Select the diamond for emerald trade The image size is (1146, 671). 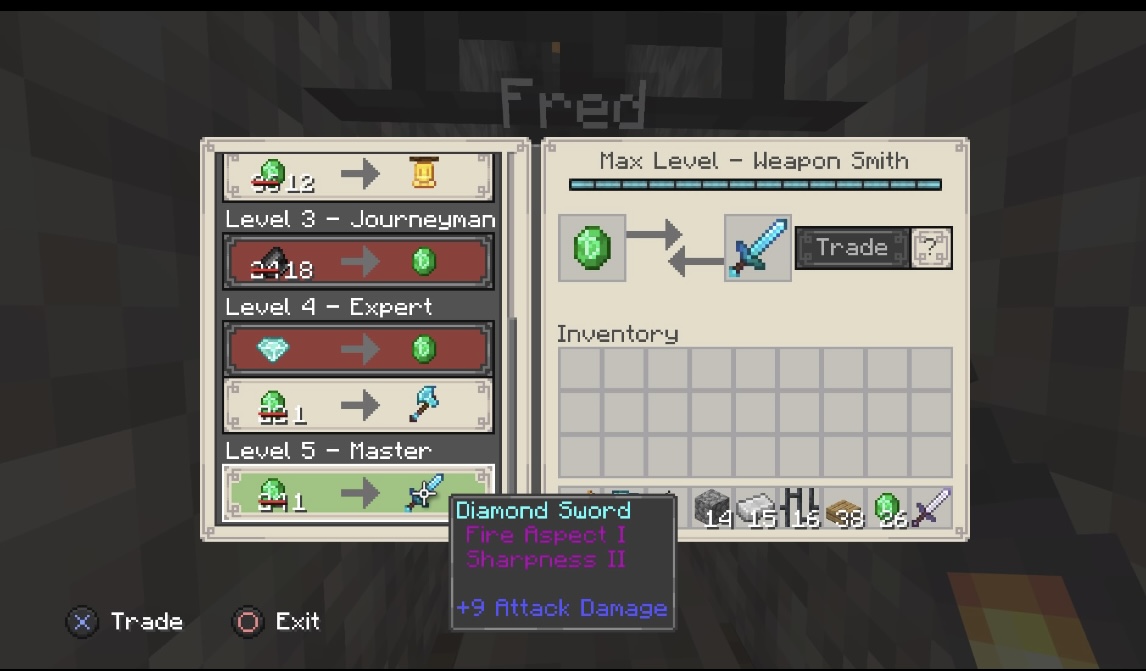click(357, 349)
